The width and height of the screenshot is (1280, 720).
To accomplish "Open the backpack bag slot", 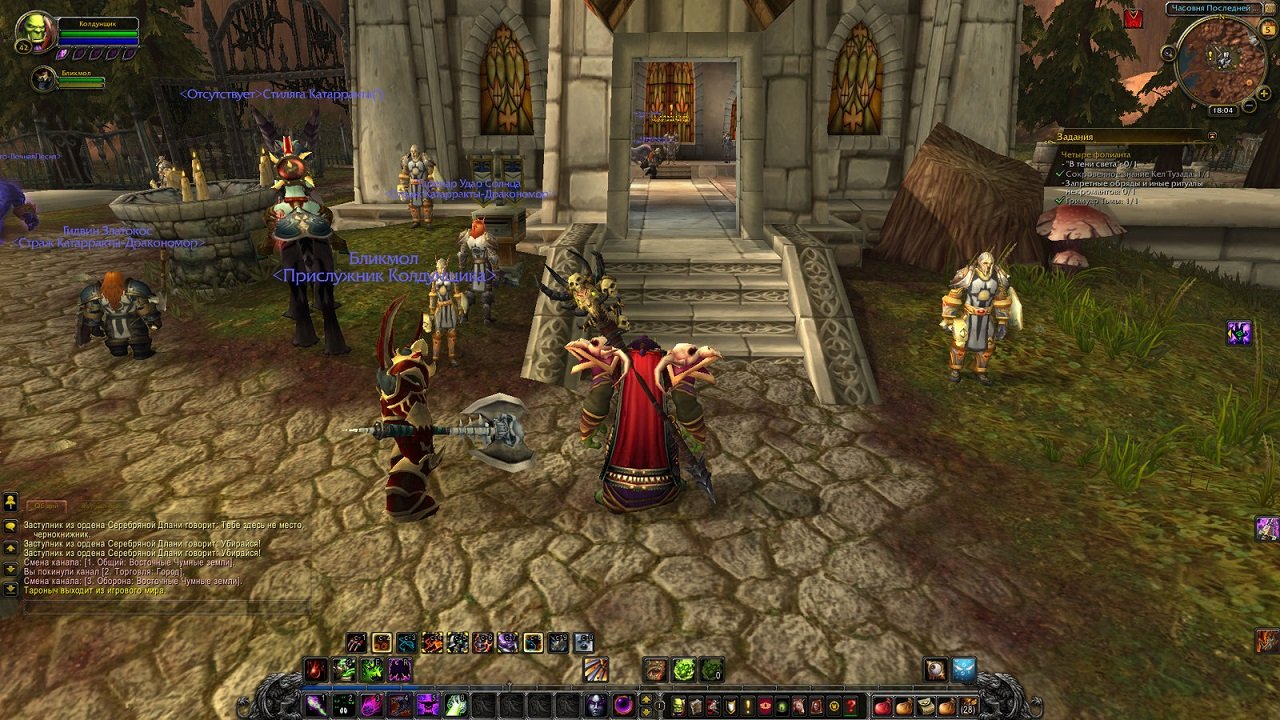I will (967, 707).
